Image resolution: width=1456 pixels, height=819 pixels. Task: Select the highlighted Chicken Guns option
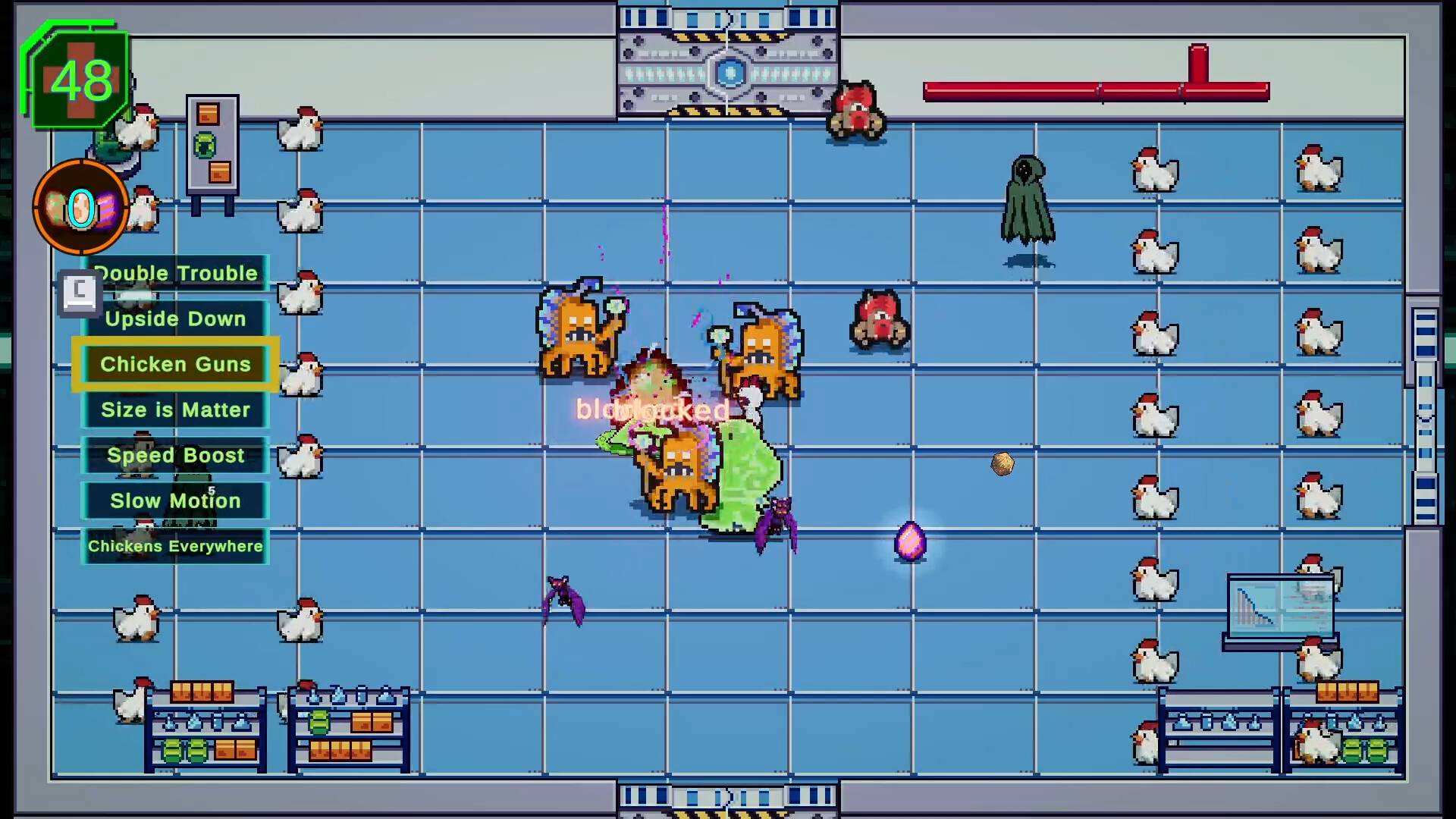(x=174, y=364)
